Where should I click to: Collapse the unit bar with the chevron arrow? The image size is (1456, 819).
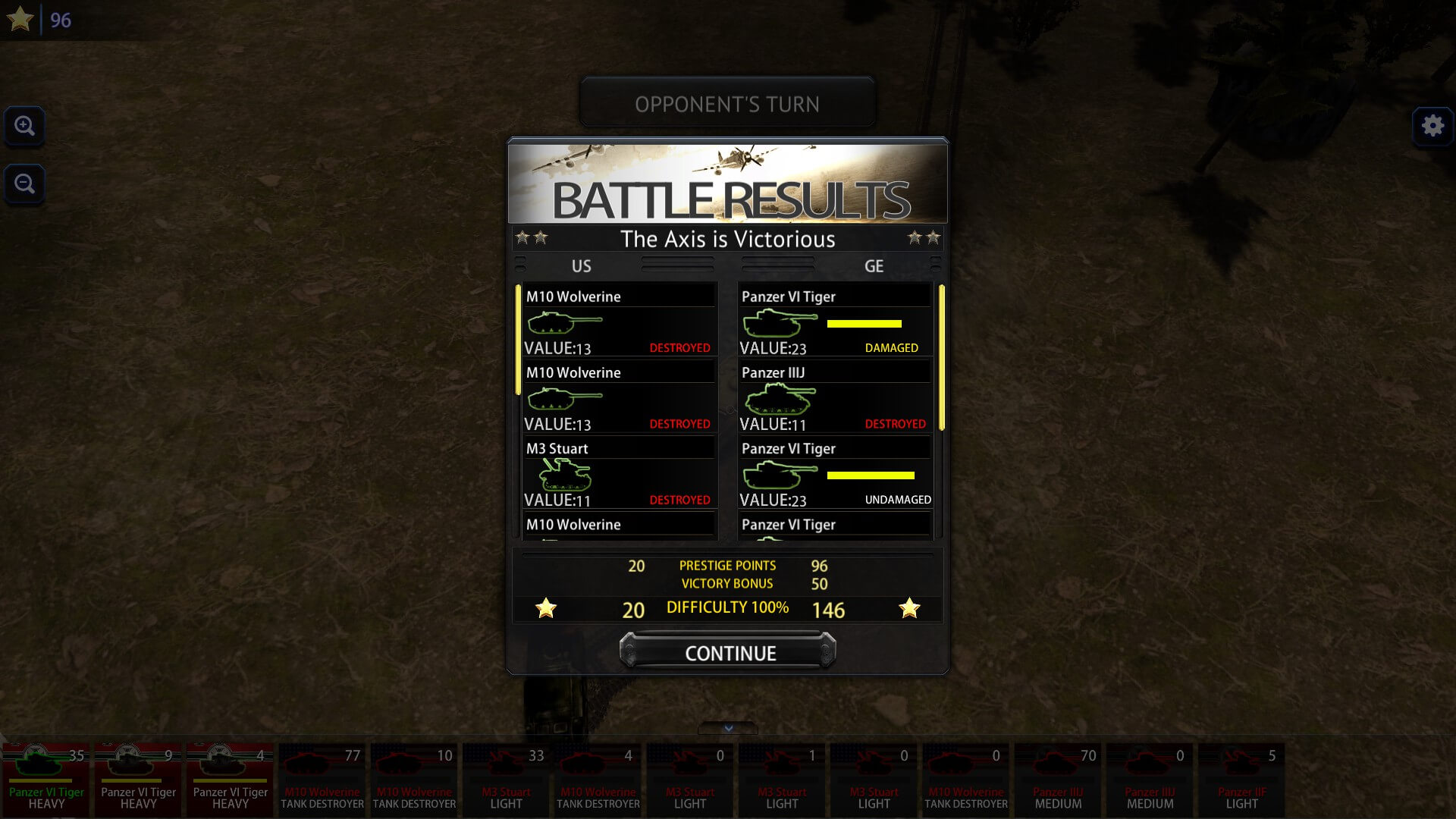[x=728, y=728]
